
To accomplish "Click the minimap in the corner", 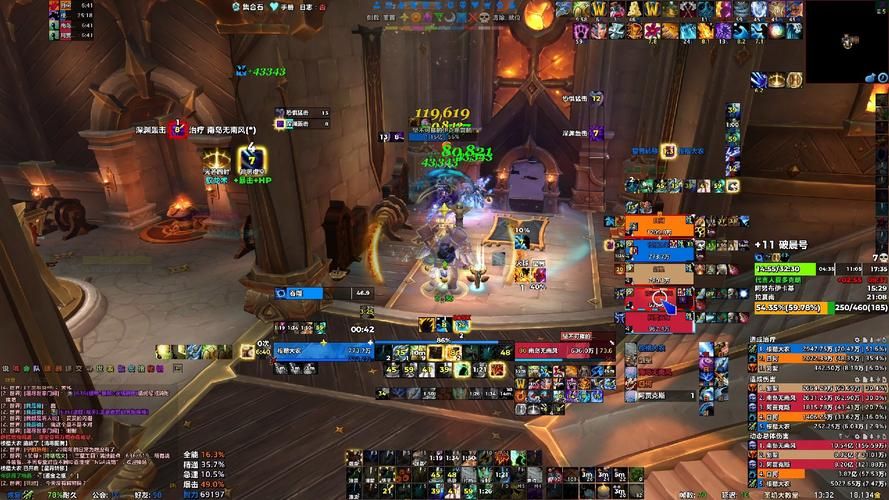I will 847,41.
